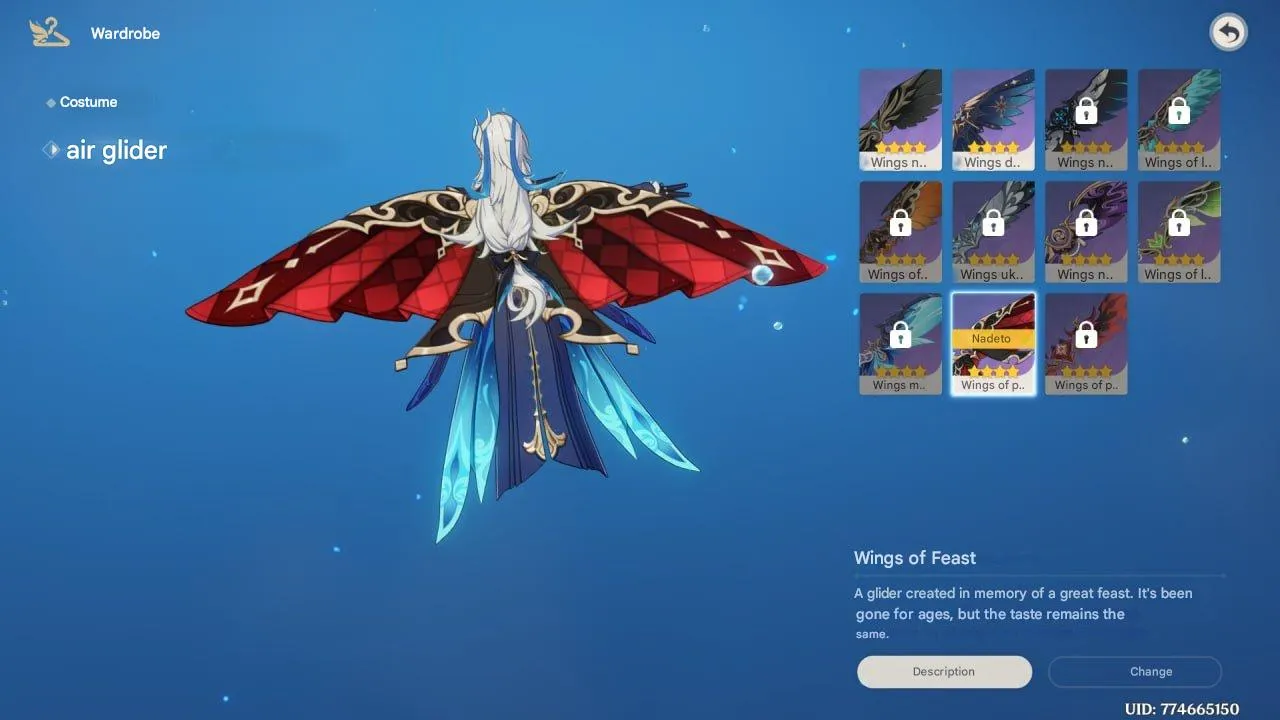Open the Costume menu entry
1280x720 pixels.
pyautogui.click(x=88, y=101)
